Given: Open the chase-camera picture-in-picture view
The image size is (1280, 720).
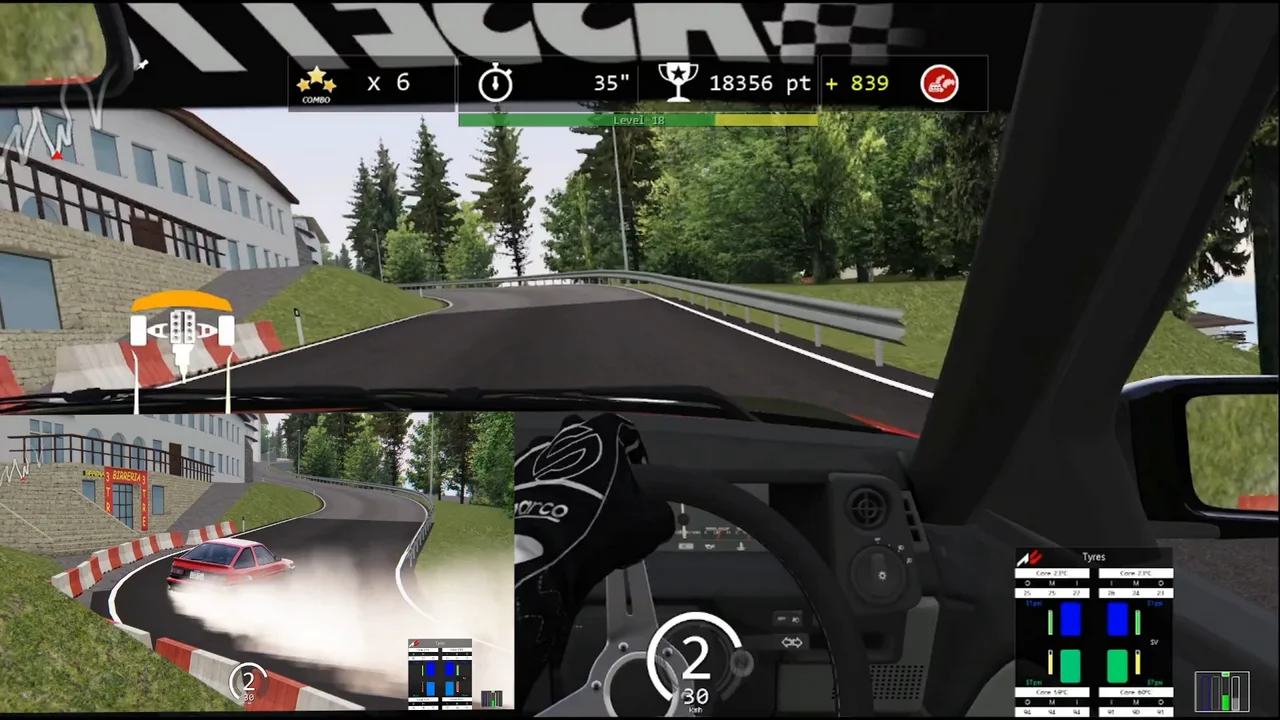Looking at the screenshot, I should (x=257, y=562).
